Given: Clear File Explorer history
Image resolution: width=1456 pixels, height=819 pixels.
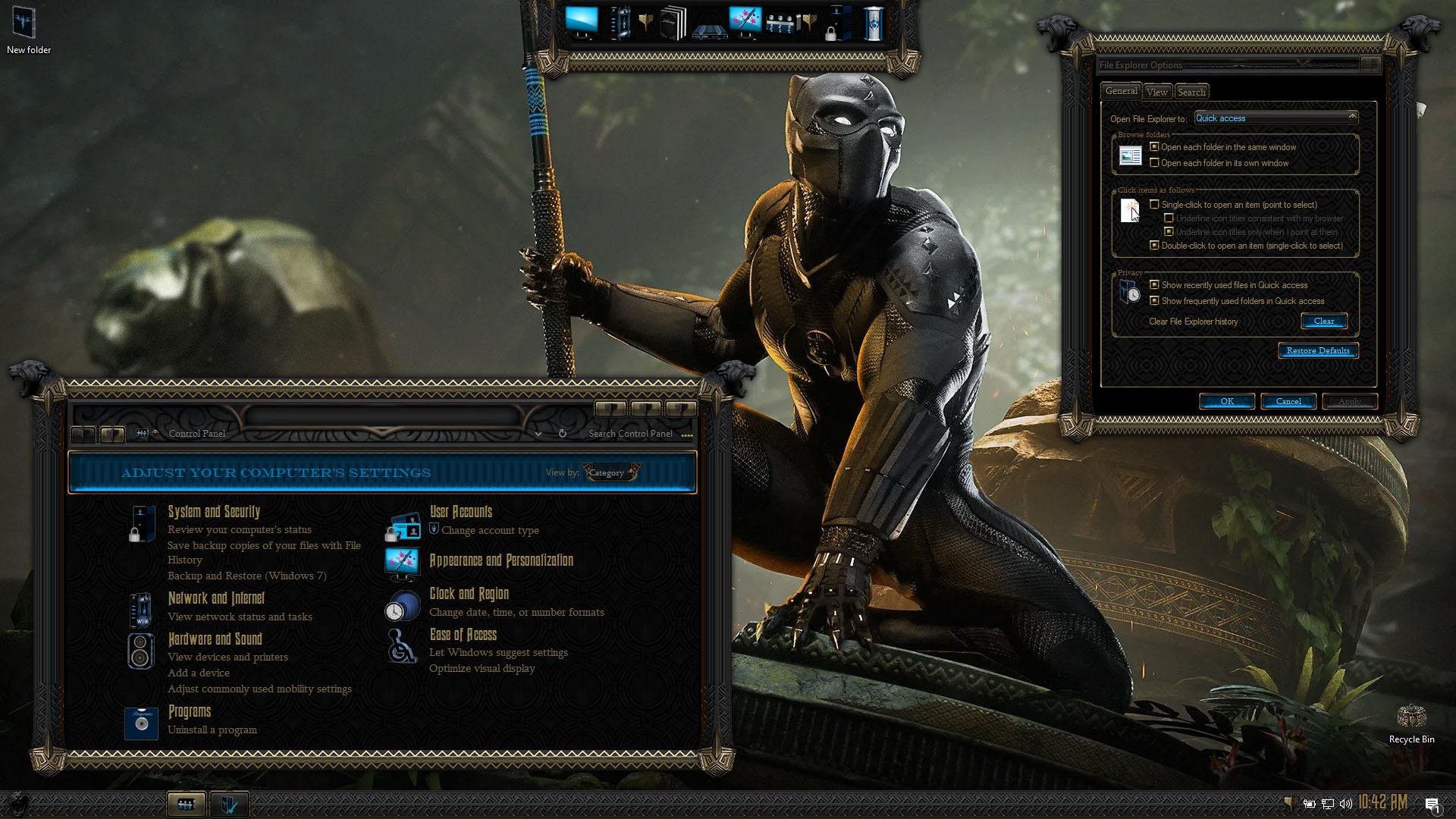Looking at the screenshot, I should coord(1324,322).
